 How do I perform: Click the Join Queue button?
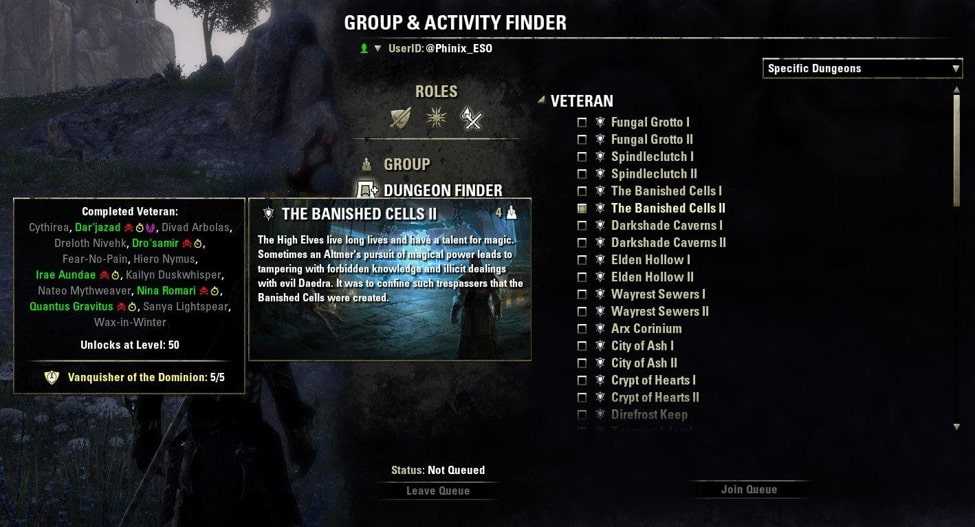[x=749, y=490]
